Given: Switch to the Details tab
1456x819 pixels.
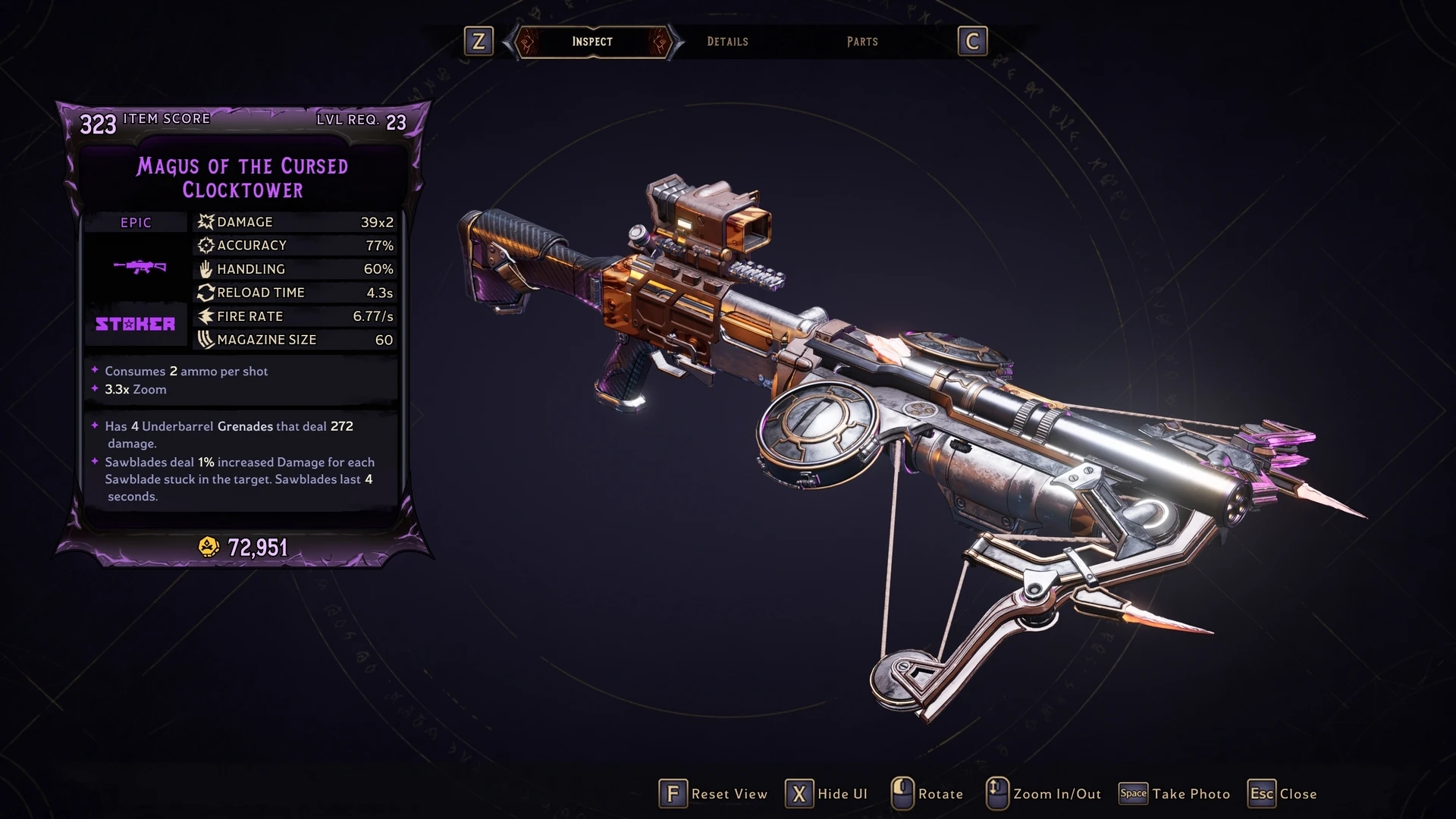Looking at the screenshot, I should [727, 42].
